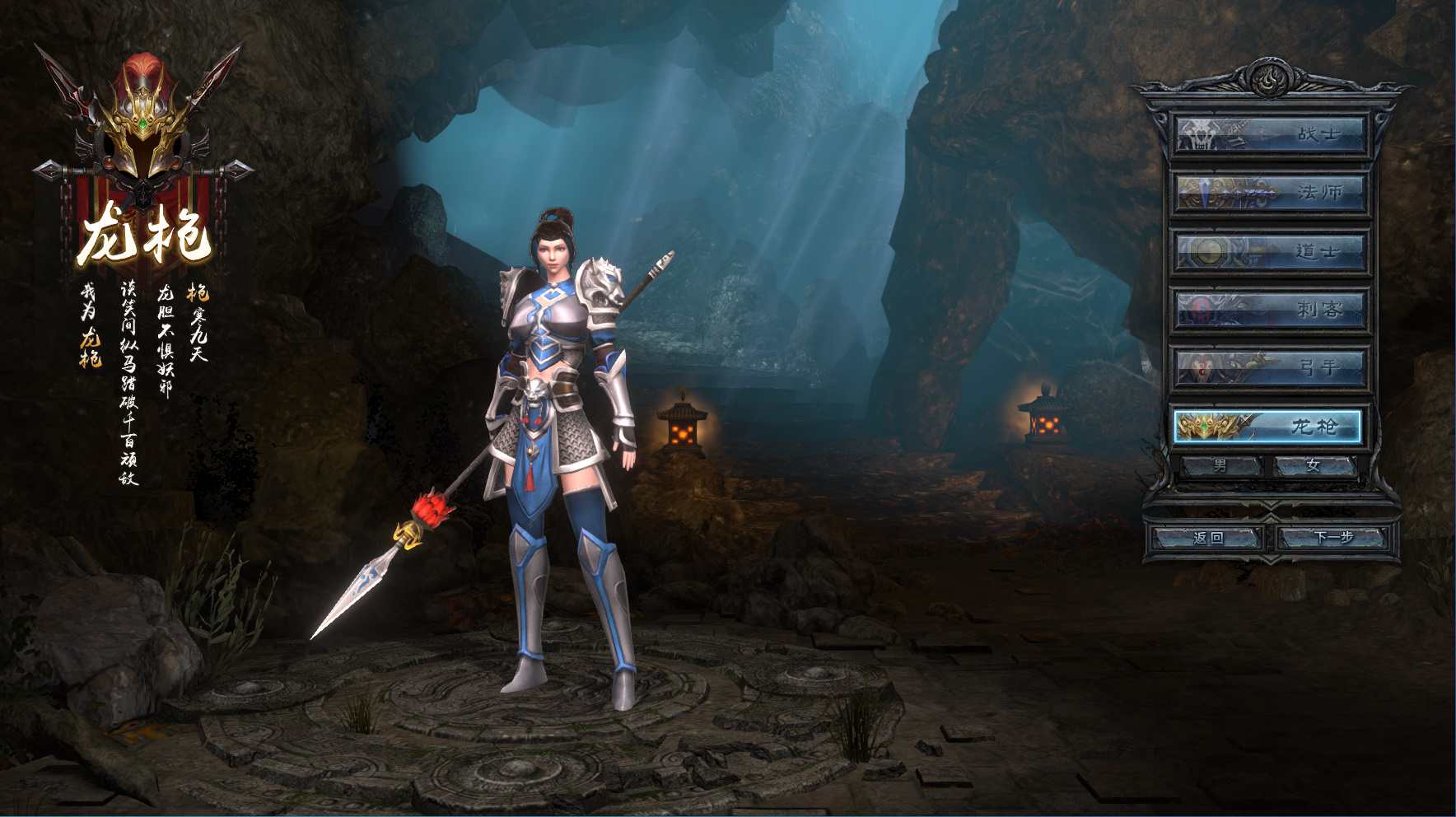Set character gender to 女 (female)

pyautogui.click(x=1314, y=466)
